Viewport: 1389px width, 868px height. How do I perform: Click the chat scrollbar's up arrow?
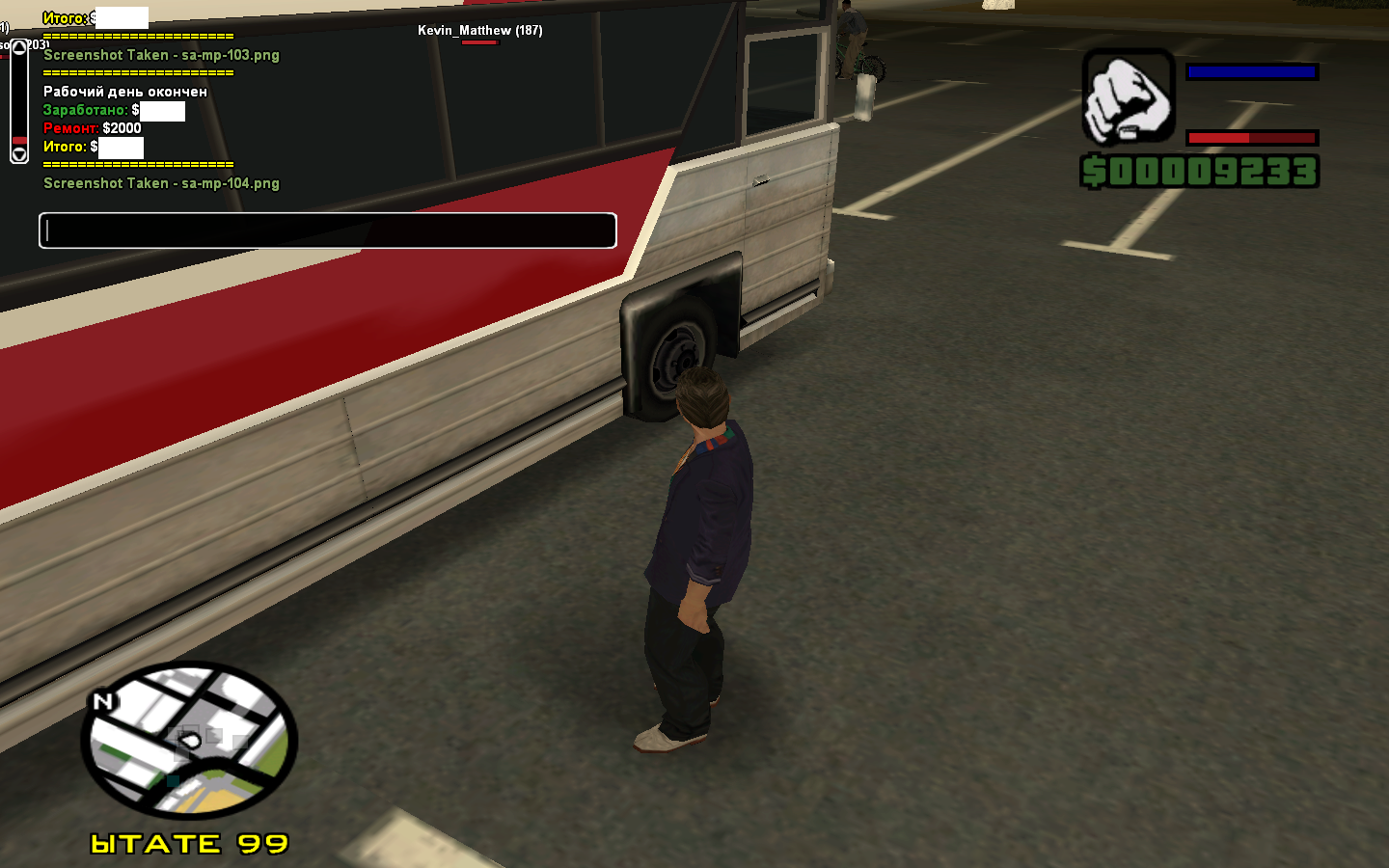tap(19, 47)
